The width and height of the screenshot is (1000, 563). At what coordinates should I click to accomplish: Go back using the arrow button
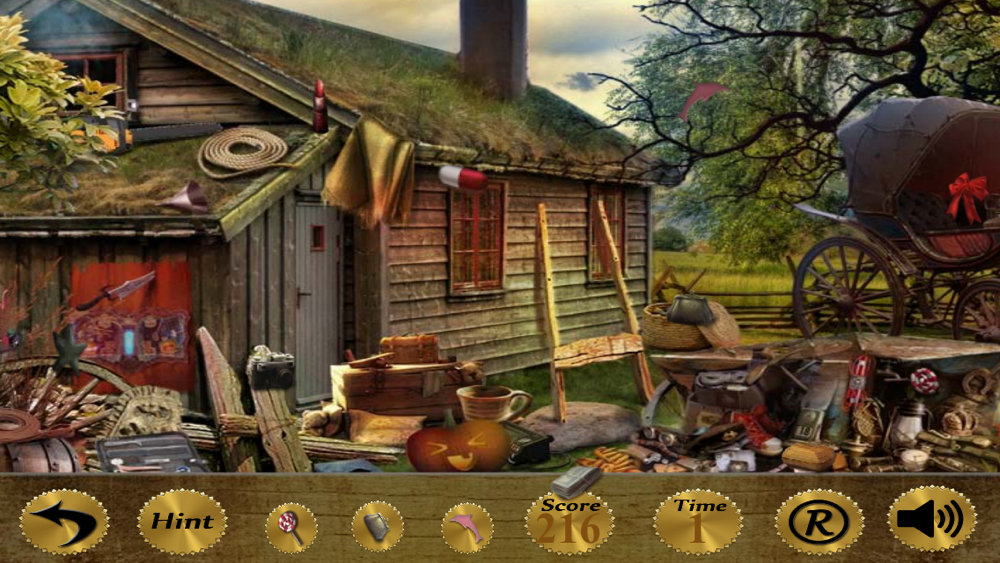tap(64, 521)
